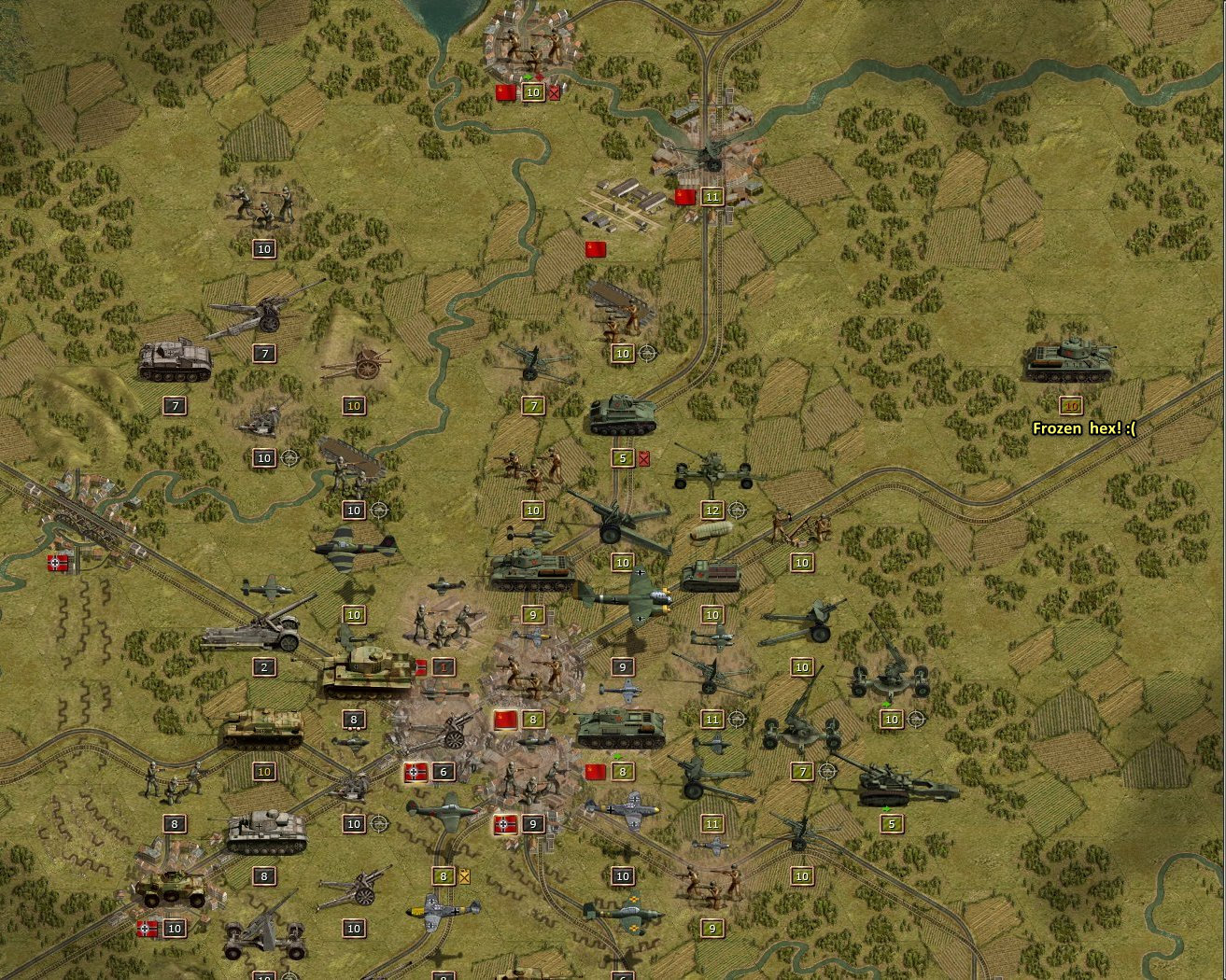Click the strength-7 badge under the left self-propelled gun
This screenshot has width=1226, height=980.
tap(174, 406)
